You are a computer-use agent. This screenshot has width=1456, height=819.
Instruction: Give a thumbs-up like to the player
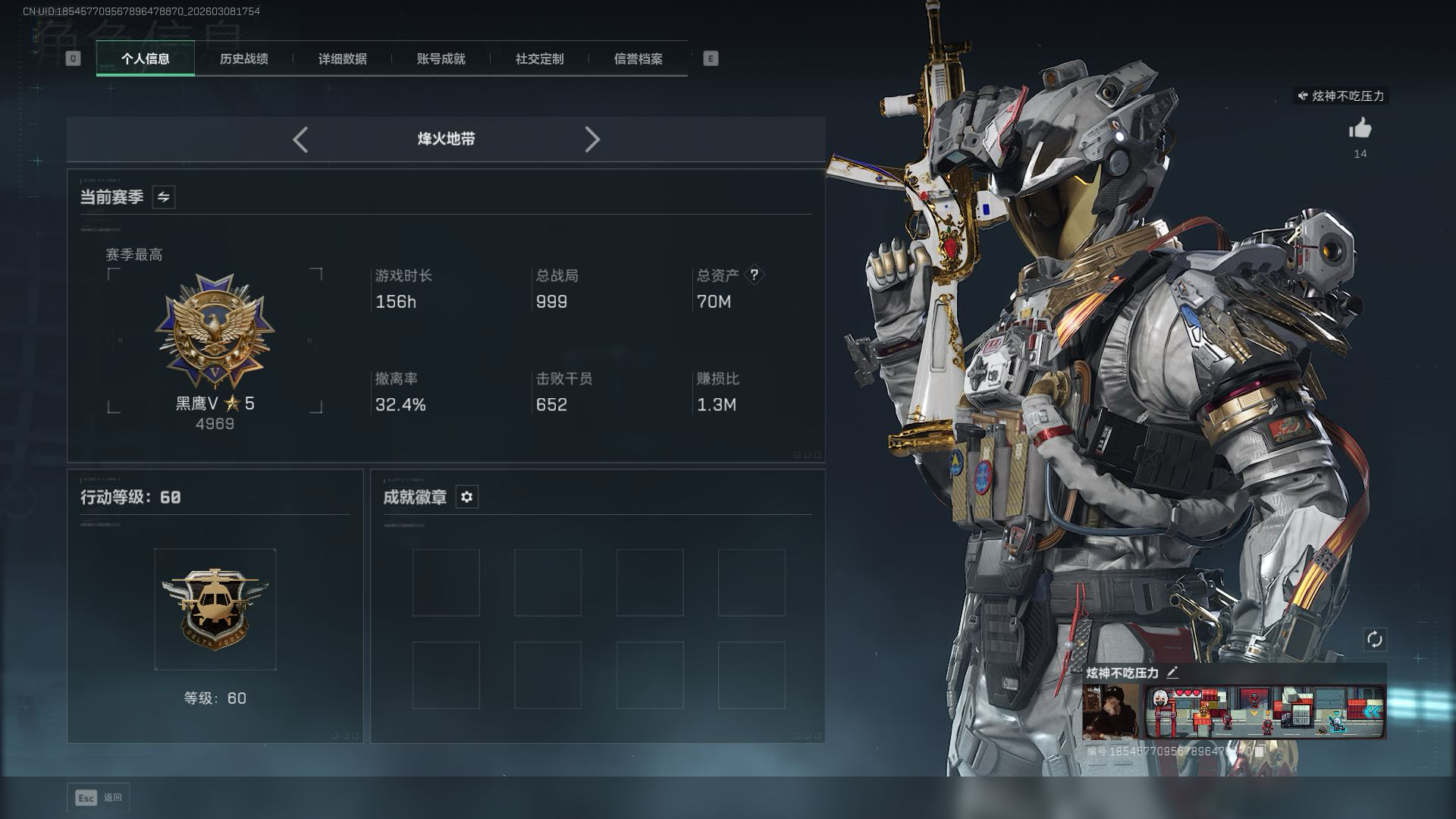[1360, 129]
